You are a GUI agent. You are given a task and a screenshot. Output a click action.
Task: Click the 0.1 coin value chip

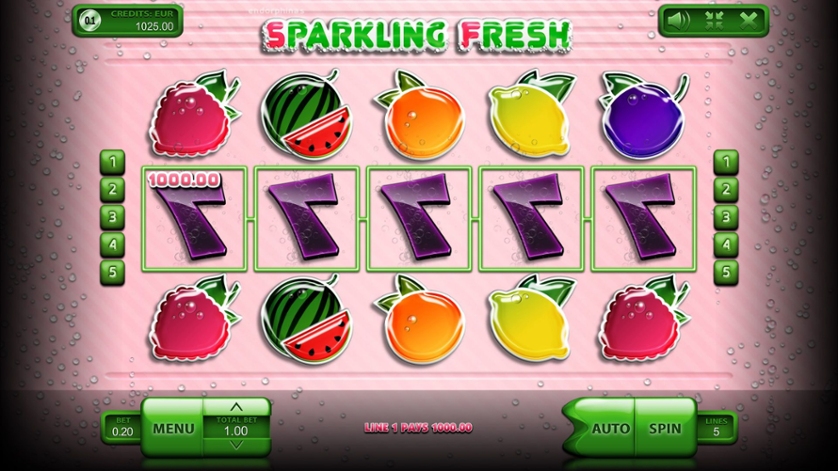click(x=91, y=20)
